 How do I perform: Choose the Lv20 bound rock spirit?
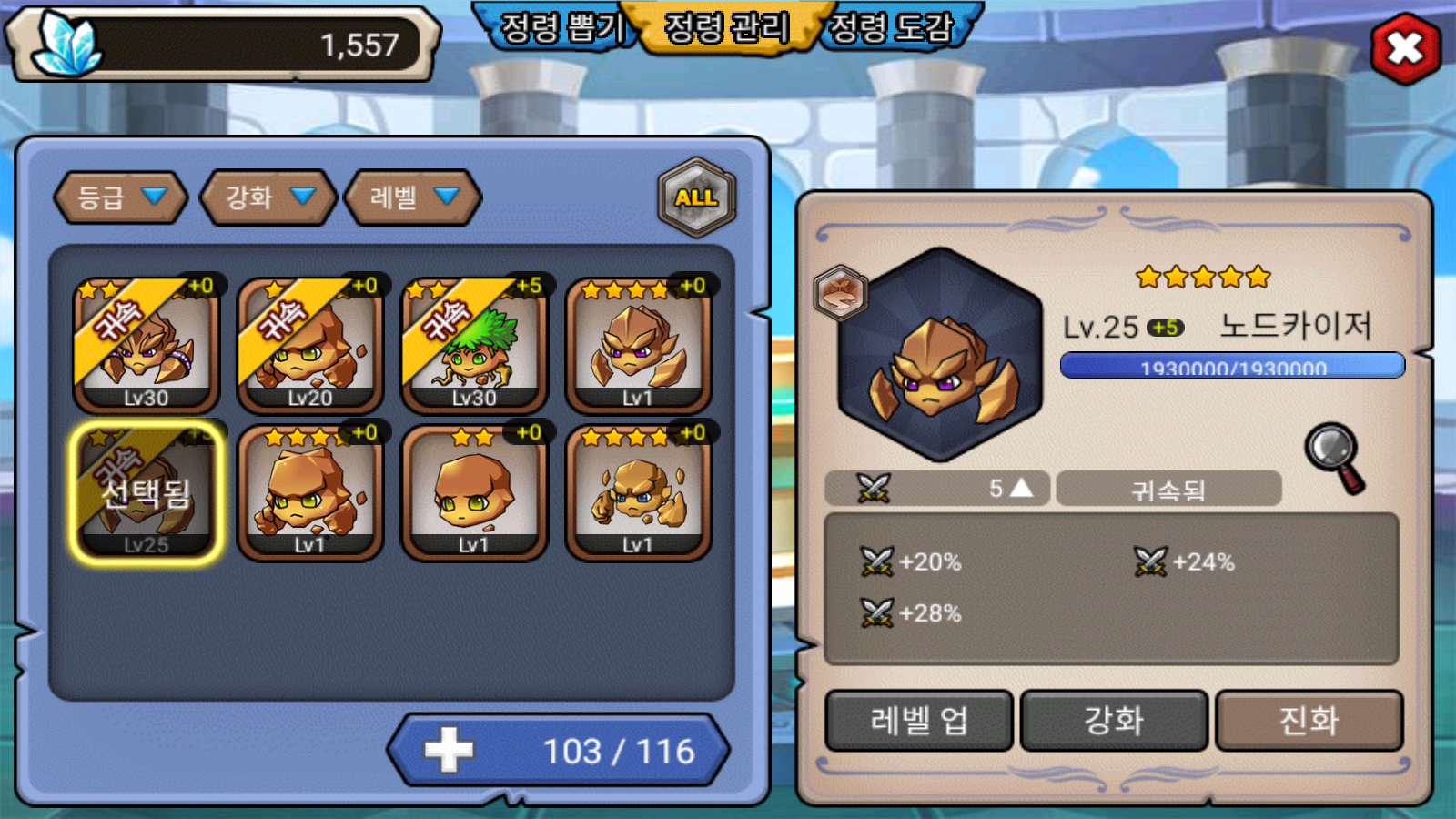(310, 346)
